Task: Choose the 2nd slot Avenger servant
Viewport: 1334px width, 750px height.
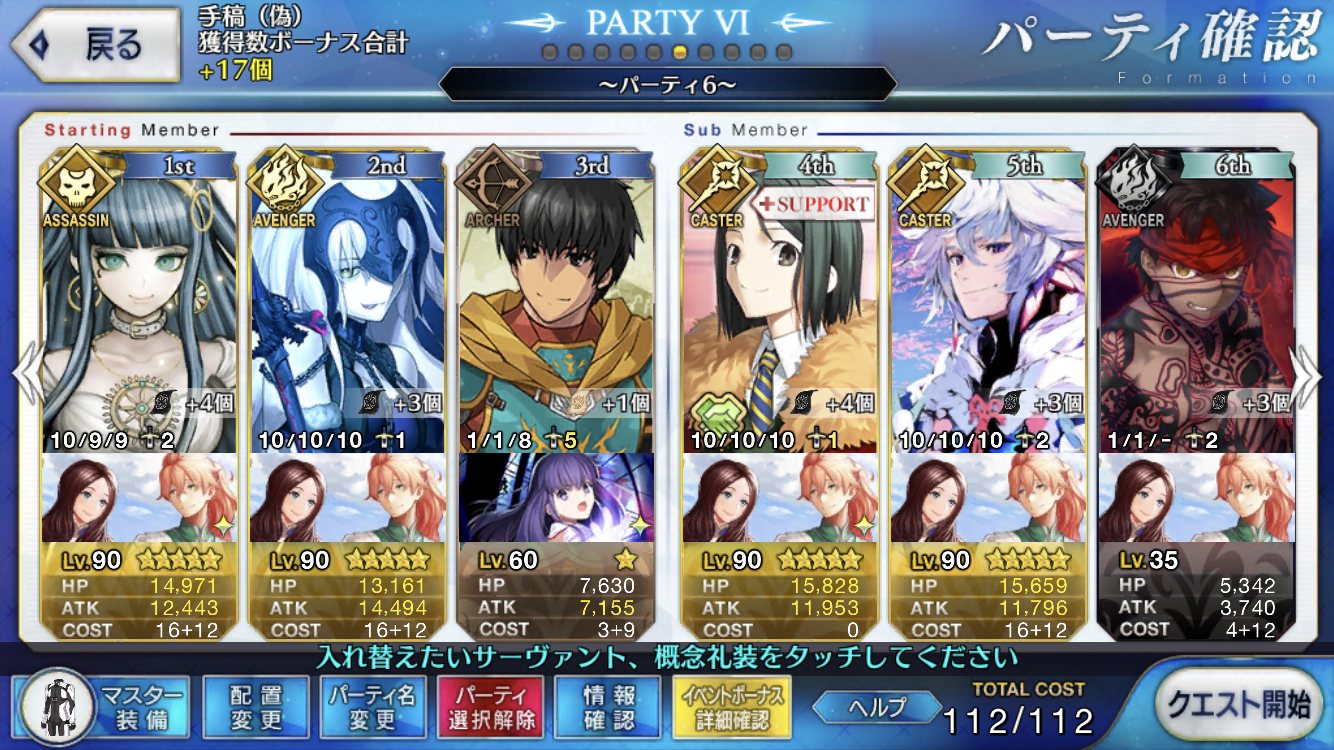Action: [347, 300]
